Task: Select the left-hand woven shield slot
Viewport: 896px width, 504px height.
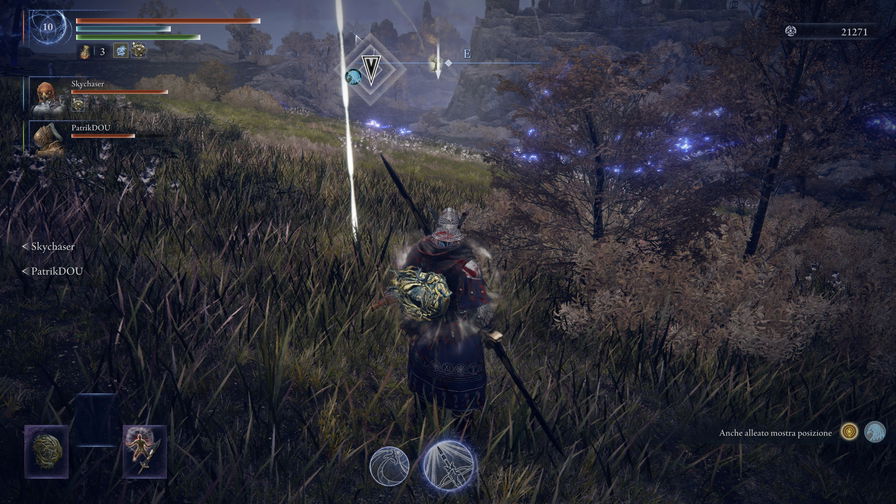Action: [x=46, y=451]
